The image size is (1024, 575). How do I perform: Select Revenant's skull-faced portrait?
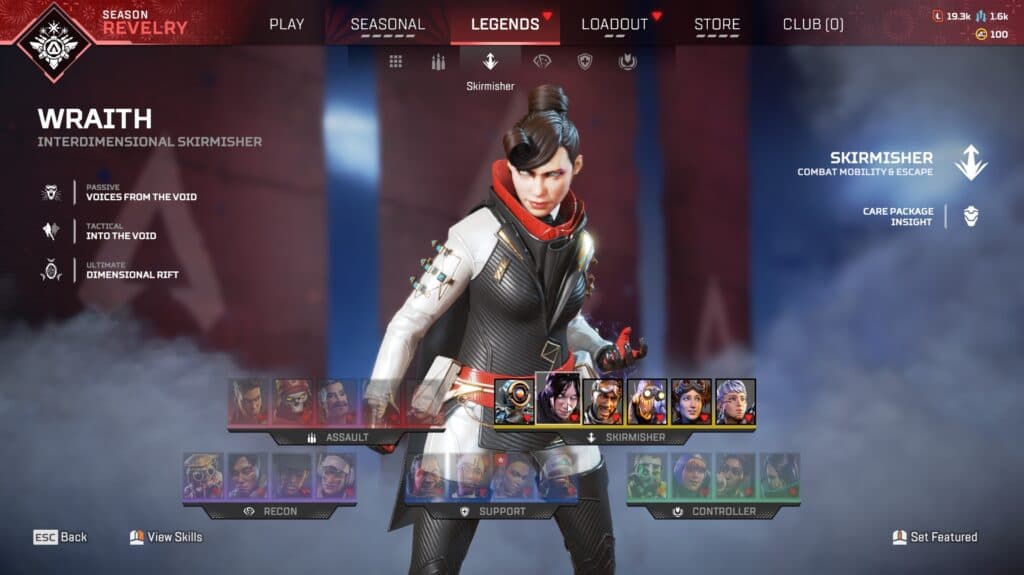[293, 402]
